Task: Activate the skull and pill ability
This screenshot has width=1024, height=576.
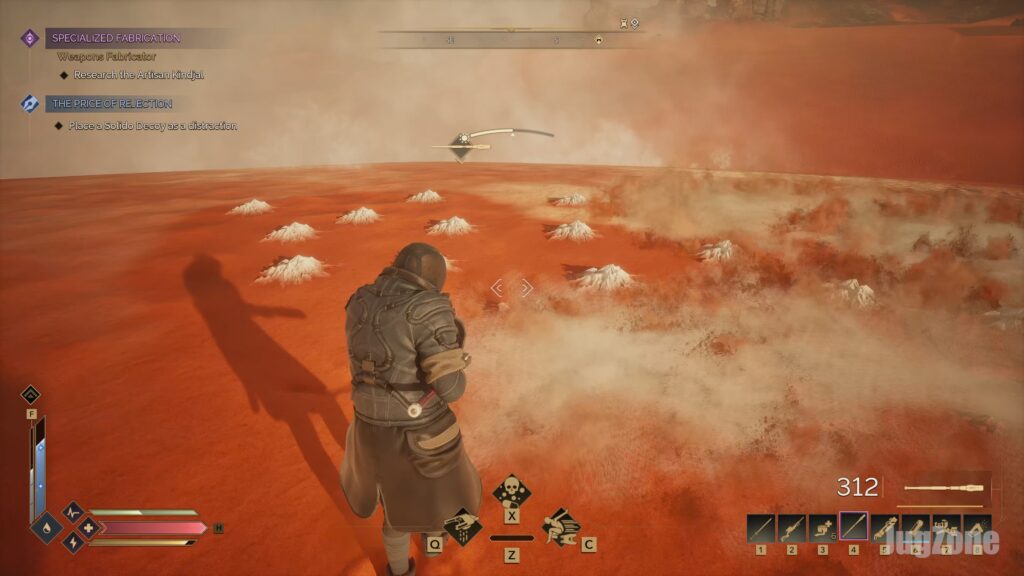Action: click(x=511, y=492)
